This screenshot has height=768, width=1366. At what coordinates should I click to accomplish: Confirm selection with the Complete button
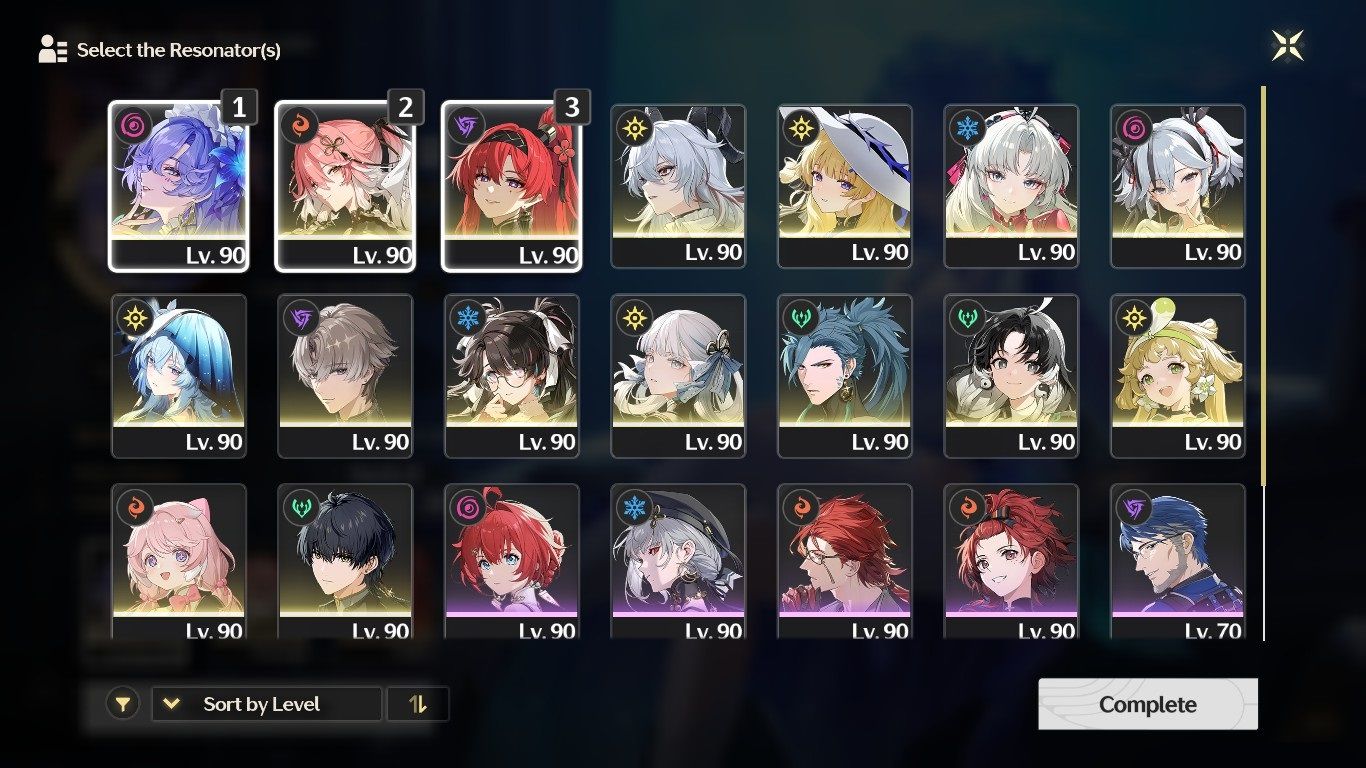(x=1147, y=704)
